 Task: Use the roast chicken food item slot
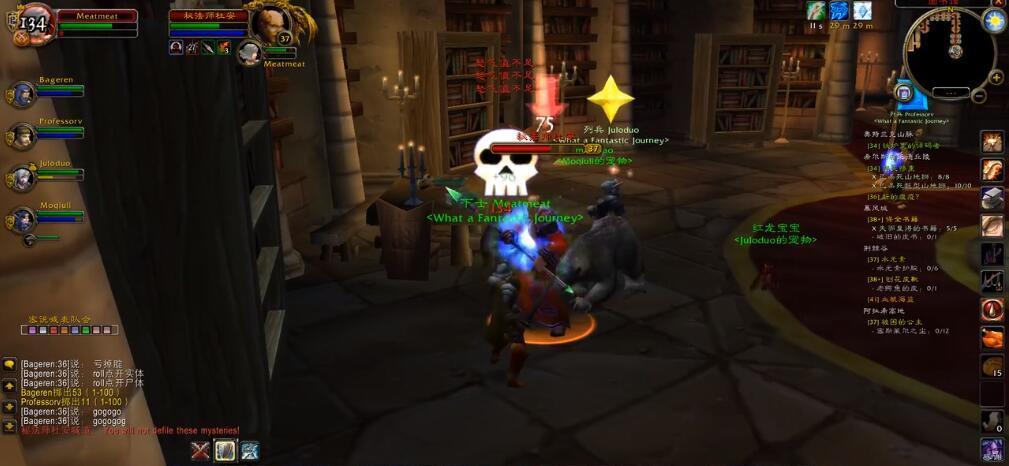(992, 338)
